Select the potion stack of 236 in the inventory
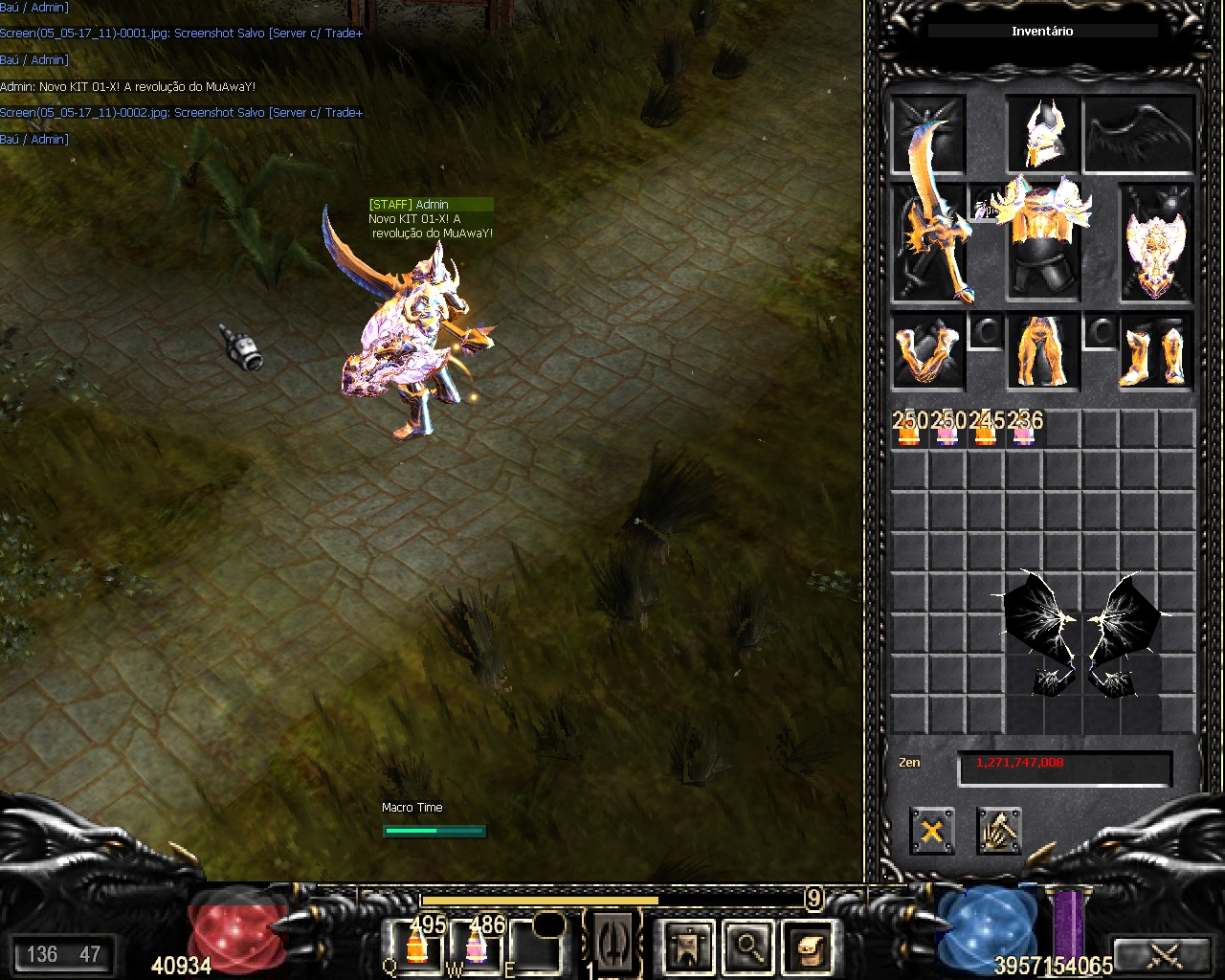This screenshot has width=1225, height=980. click(1024, 430)
